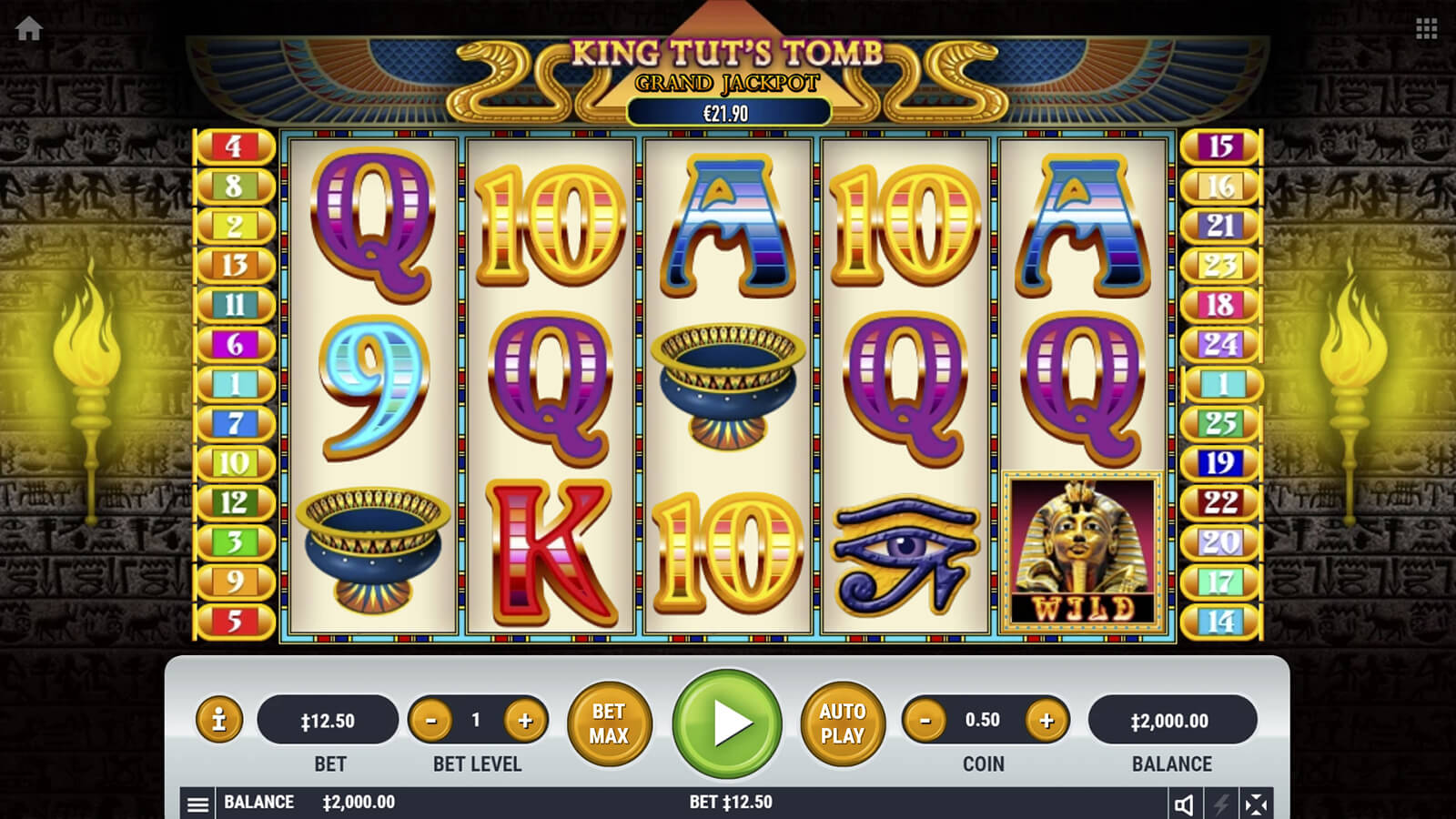Select payline 15 marker
1456x819 pixels.
pos(1220,147)
